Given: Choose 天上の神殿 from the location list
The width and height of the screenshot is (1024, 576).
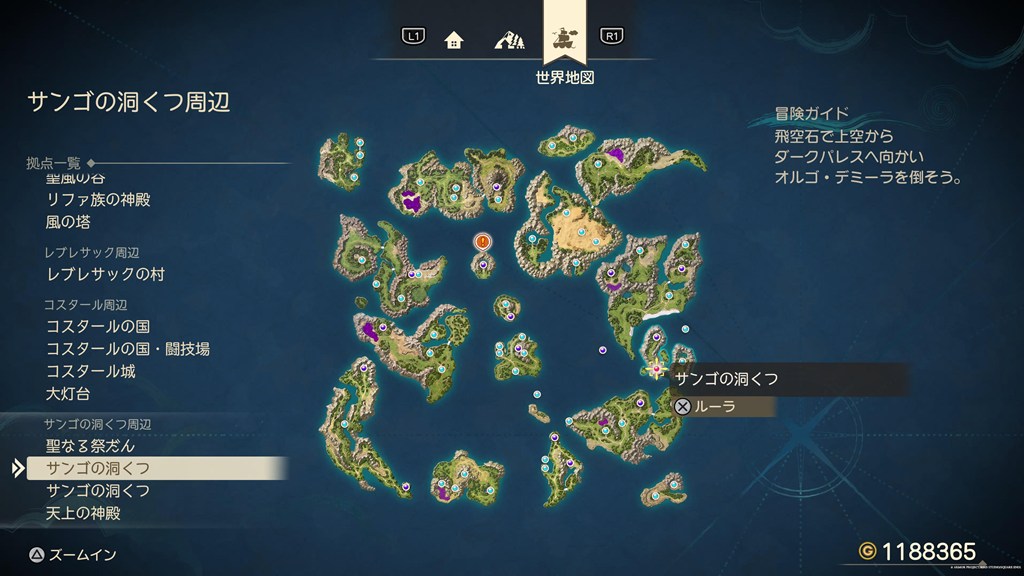Looking at the screenshot, I should click(83, 513).
